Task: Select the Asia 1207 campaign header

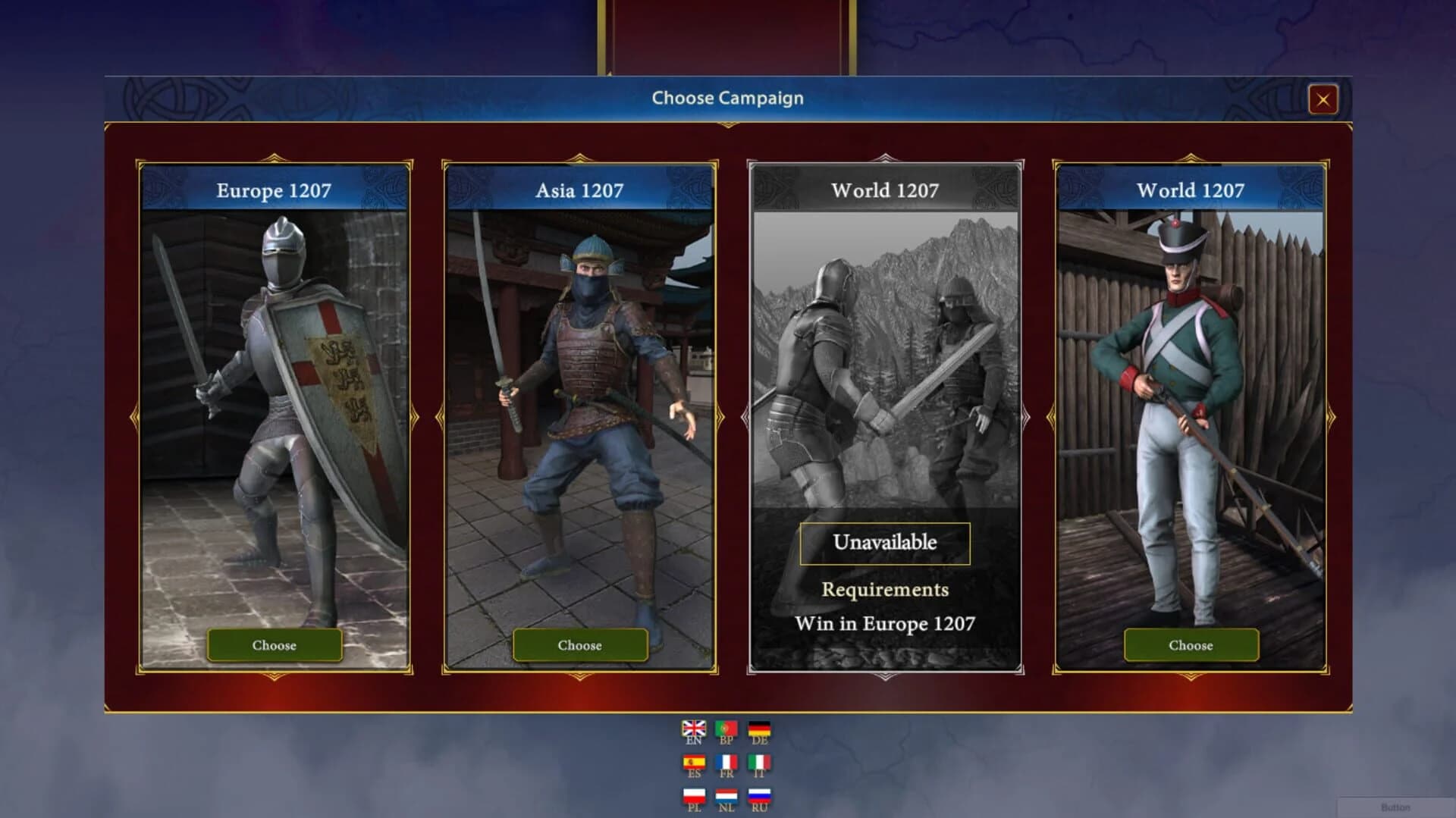Action: [x=579, y=191]
